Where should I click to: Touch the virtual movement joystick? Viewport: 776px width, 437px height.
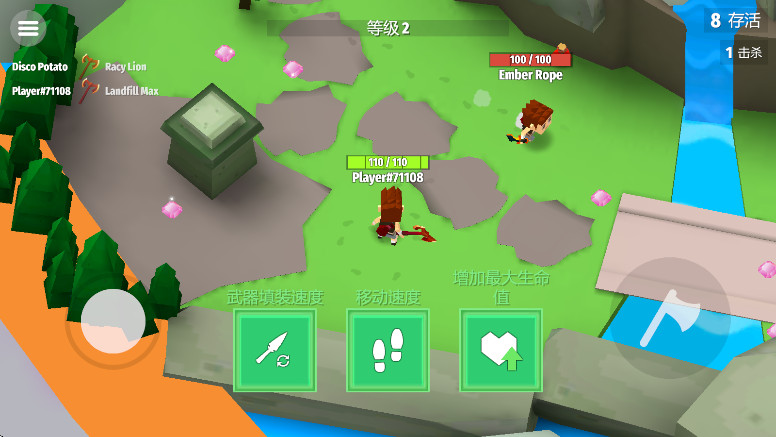tap(112, 322)
